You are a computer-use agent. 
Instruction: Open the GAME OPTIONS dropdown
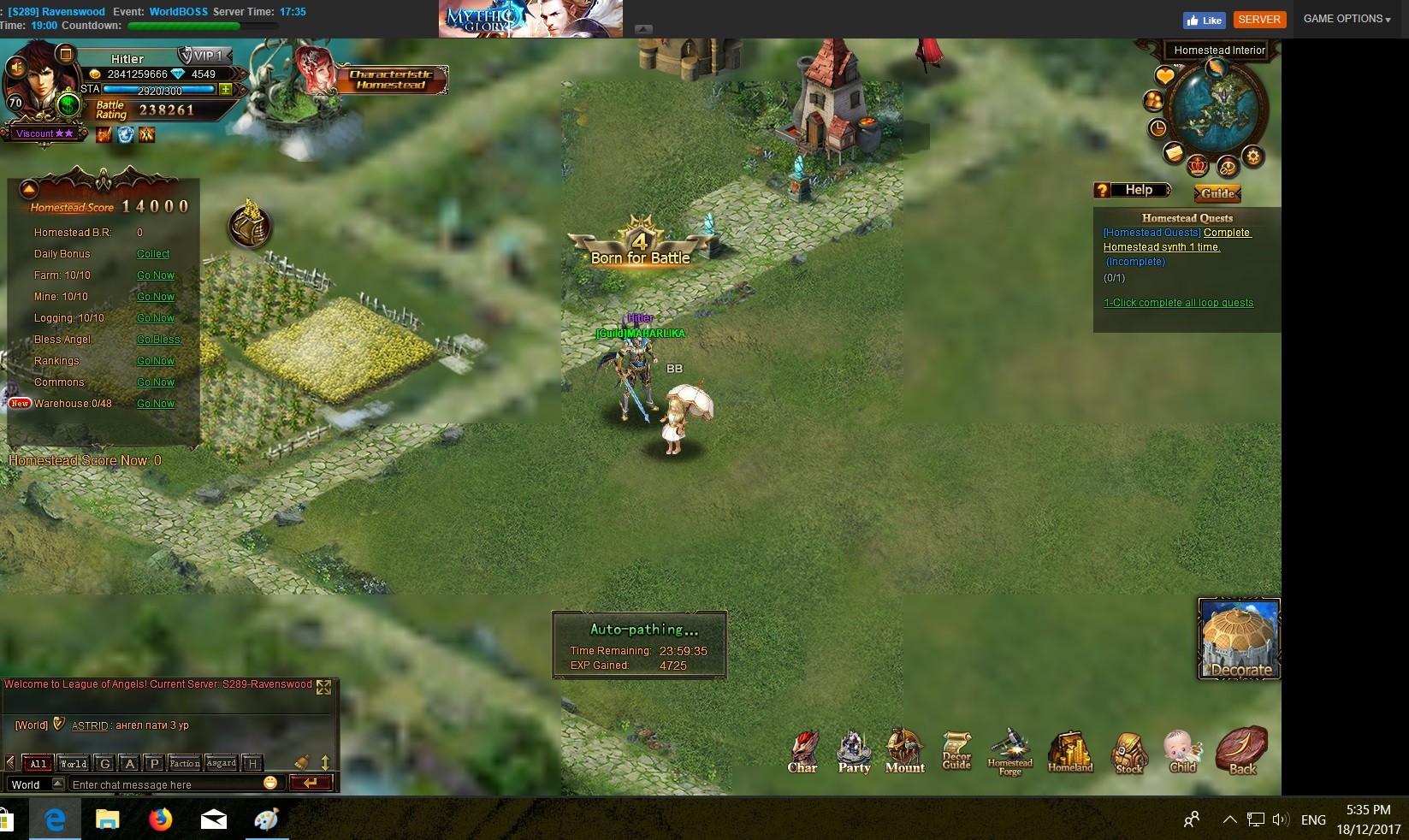point(1347,19)
